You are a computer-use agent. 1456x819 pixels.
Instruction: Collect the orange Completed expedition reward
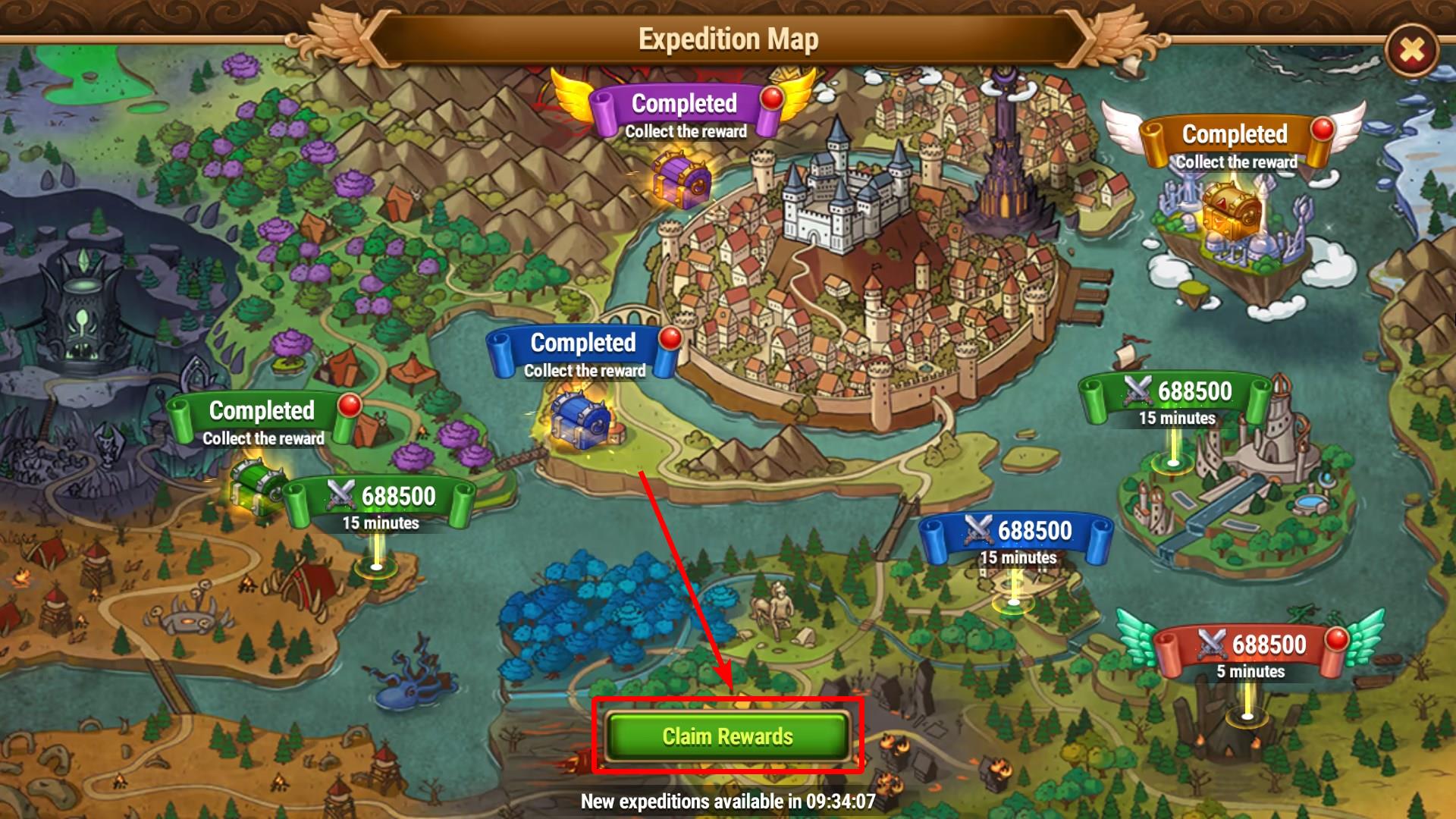(1234, 143)
